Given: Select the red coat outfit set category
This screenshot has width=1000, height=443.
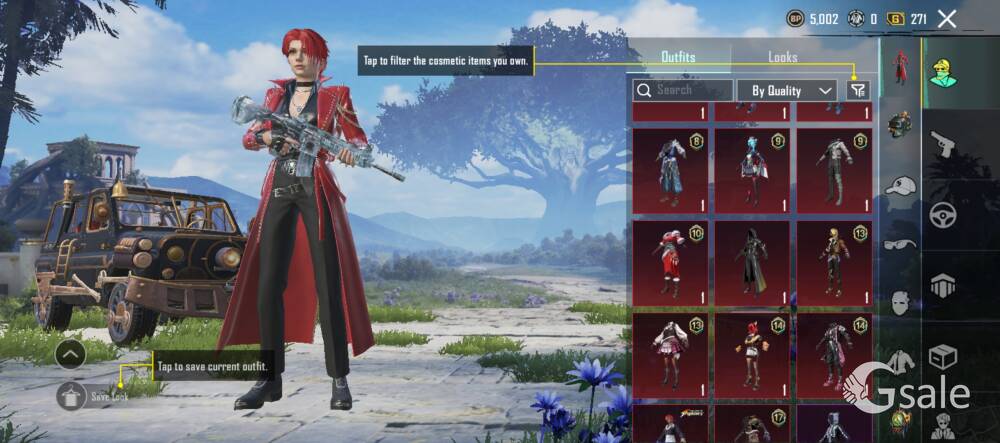Looking at the screenshot, I should pyautogui.click(x=900, y=68).
